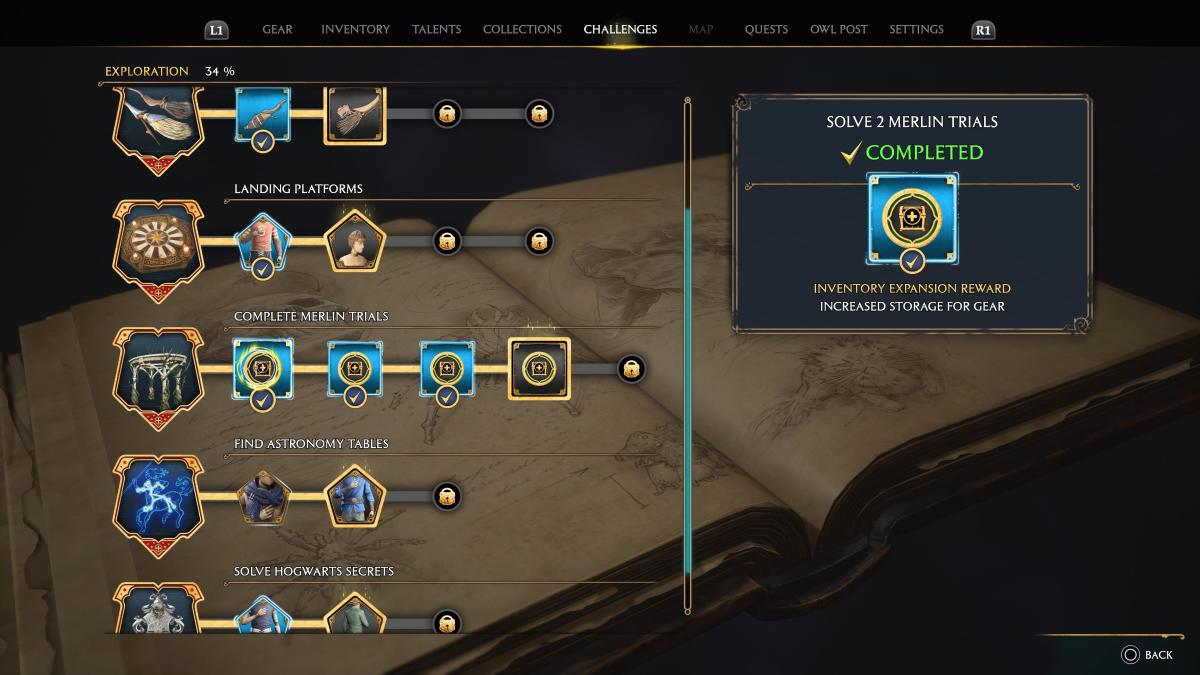Select the Astronomy Tables constellation emblem
The image size is (1200, 675).
point(160,498)
